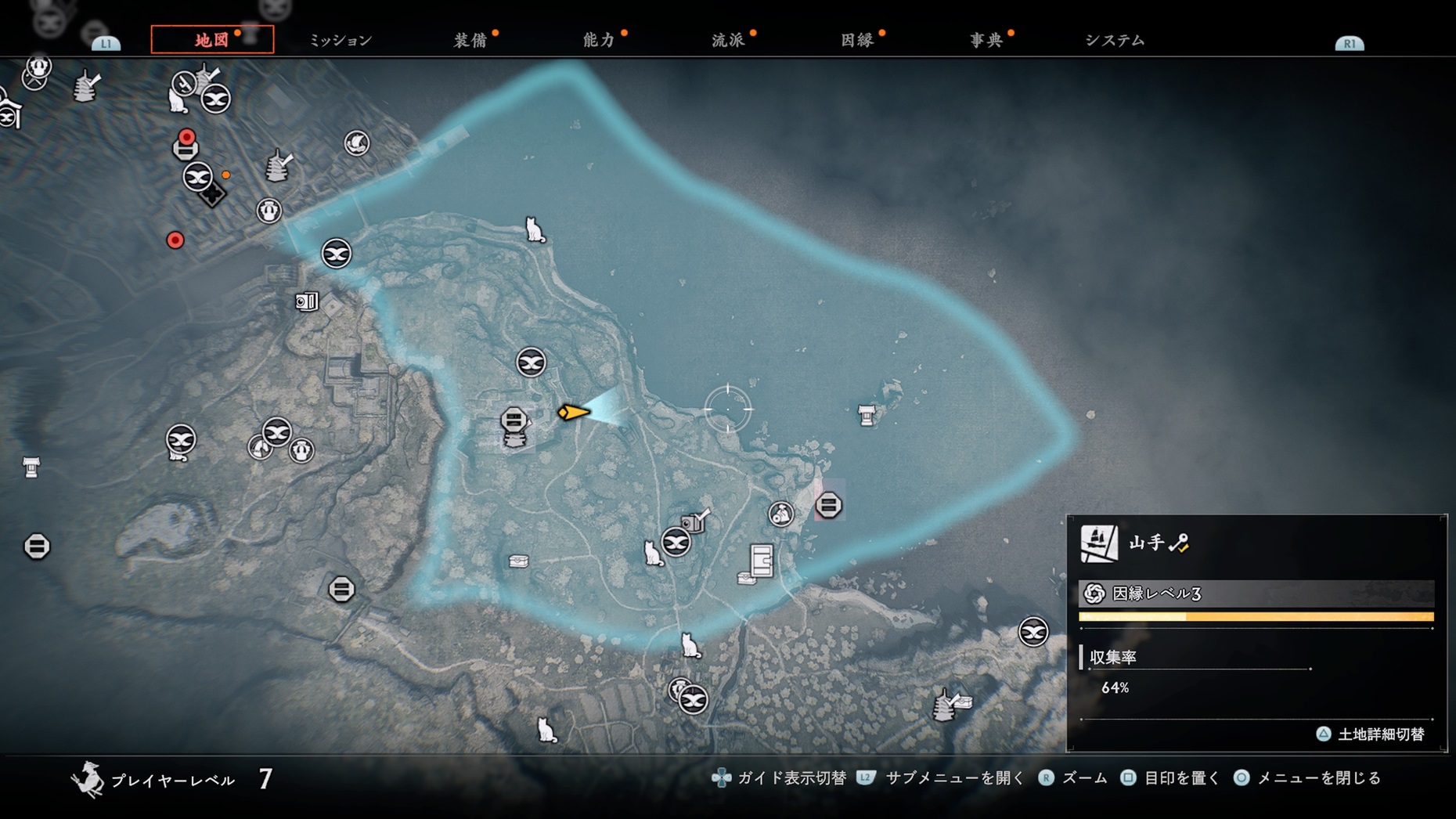Open the システム system tab
The width and height of the screenshot is (1456, 819).
[1115, 41]
